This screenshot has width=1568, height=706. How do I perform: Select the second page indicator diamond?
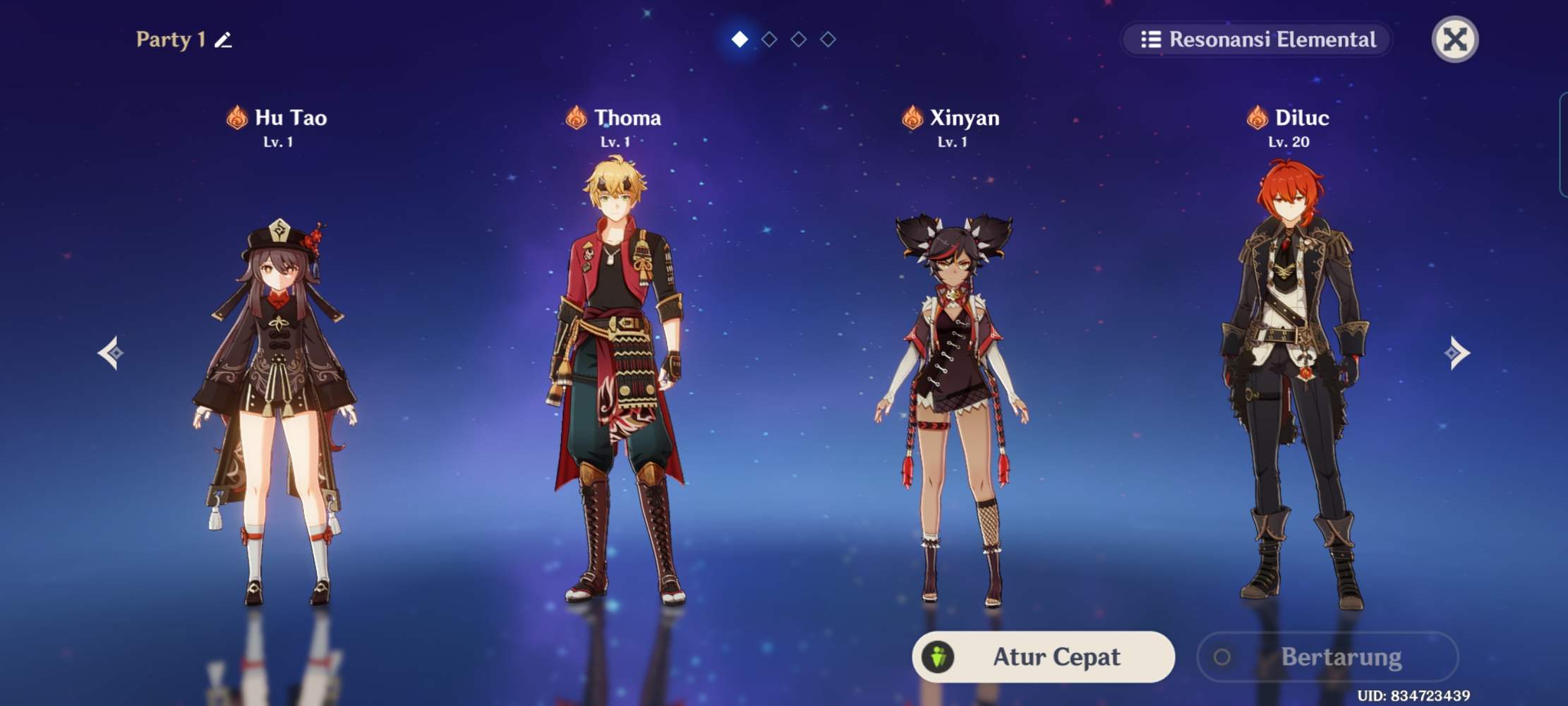769,40
